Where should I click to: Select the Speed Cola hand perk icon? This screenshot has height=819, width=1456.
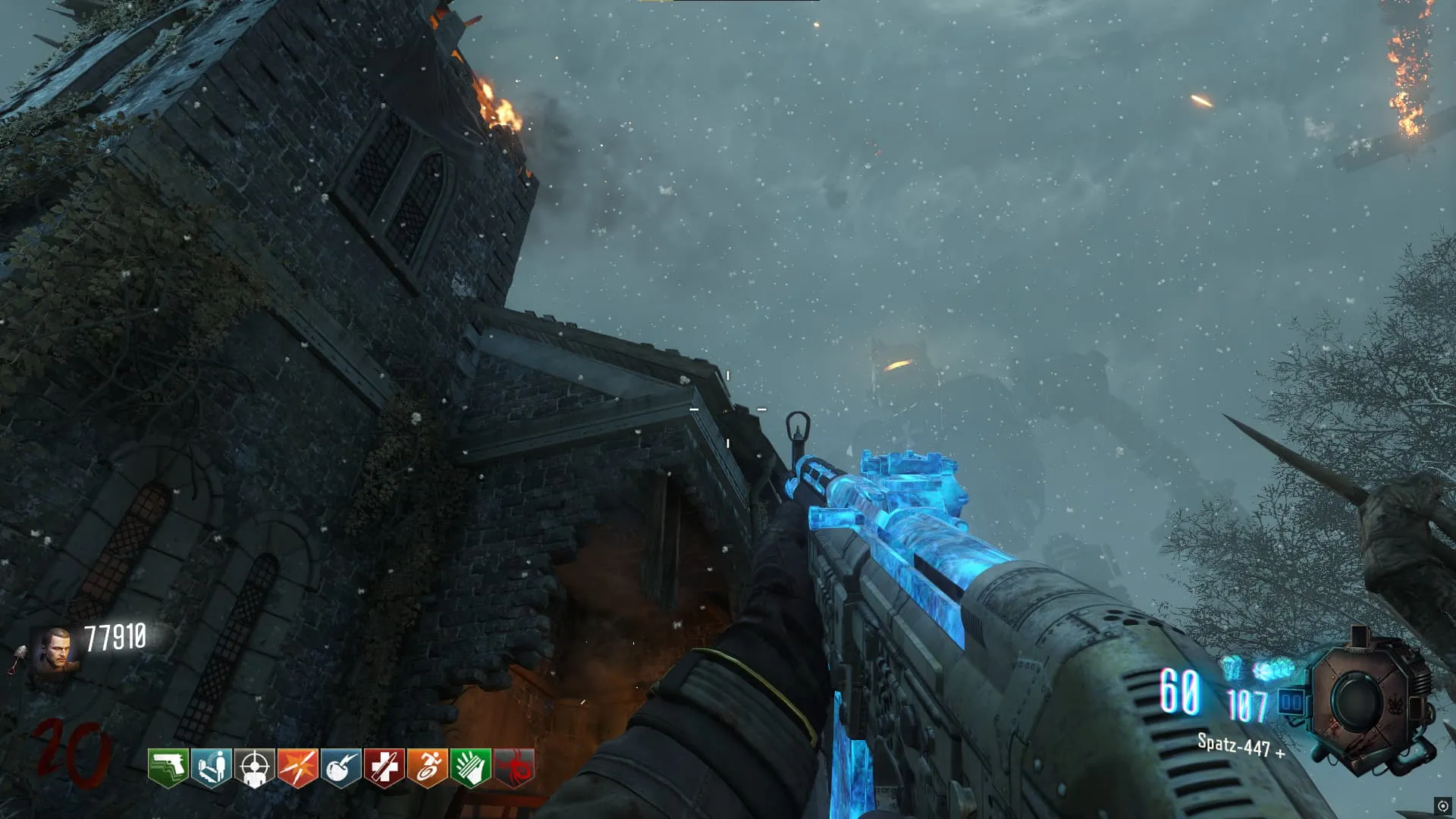[471, 767]
